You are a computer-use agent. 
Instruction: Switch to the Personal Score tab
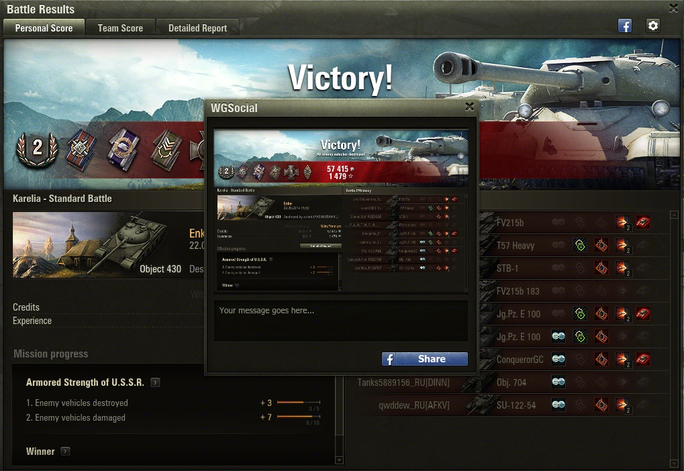[x=44, y=28]
